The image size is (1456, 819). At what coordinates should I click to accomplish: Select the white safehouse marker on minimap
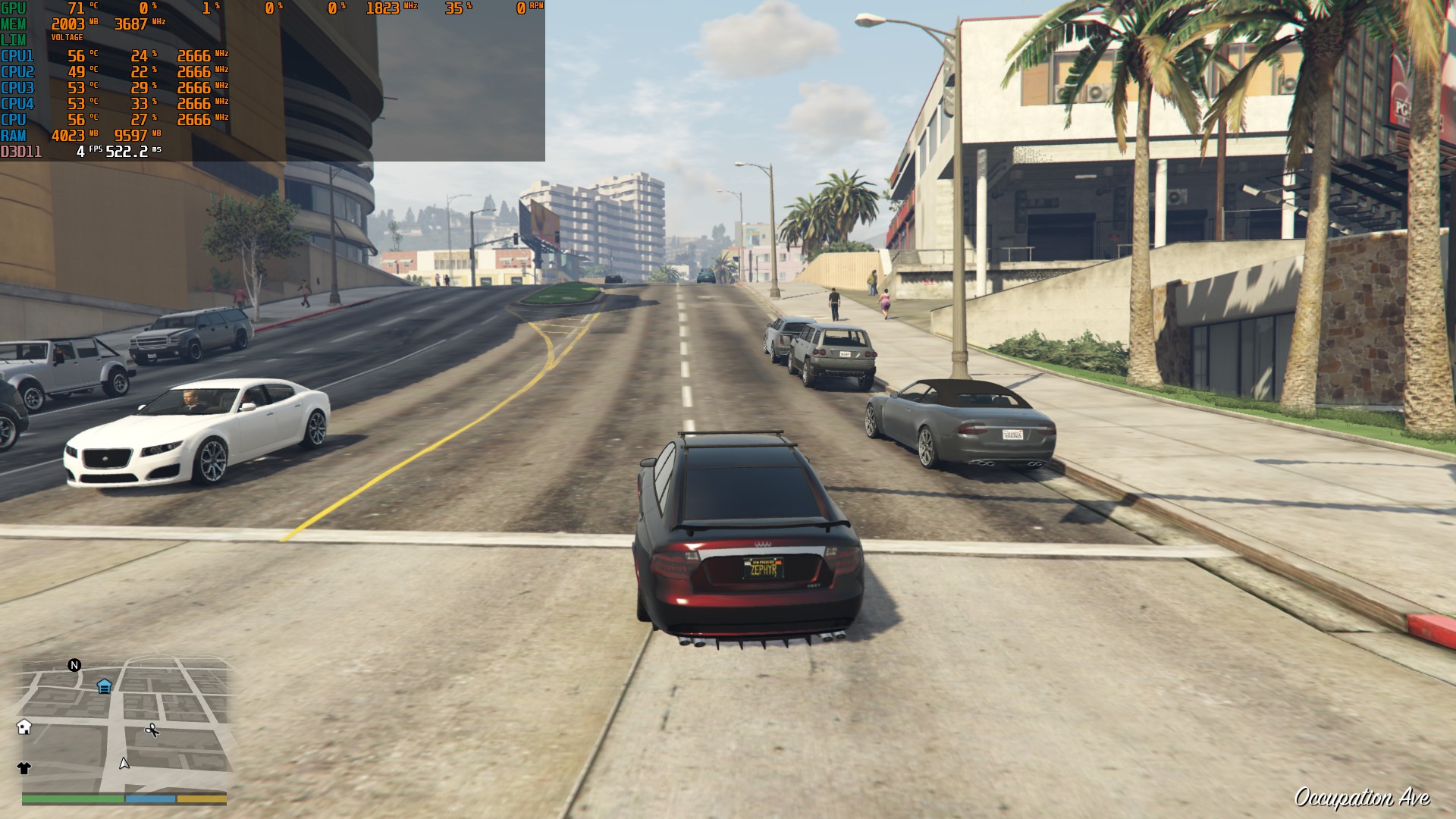coord(24,727)
